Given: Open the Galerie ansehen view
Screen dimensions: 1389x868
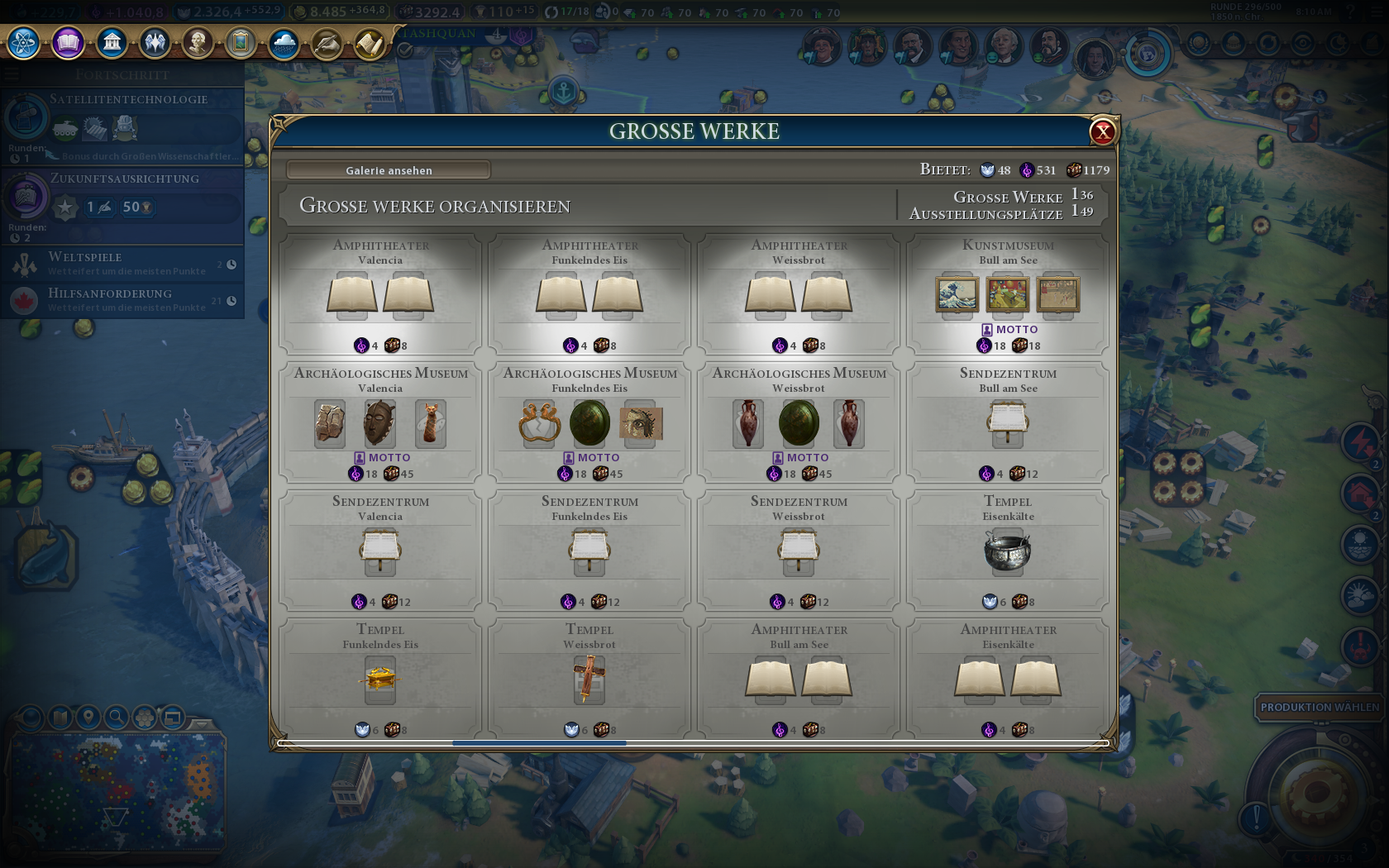Looking at the screenshot, I should 389,170.
